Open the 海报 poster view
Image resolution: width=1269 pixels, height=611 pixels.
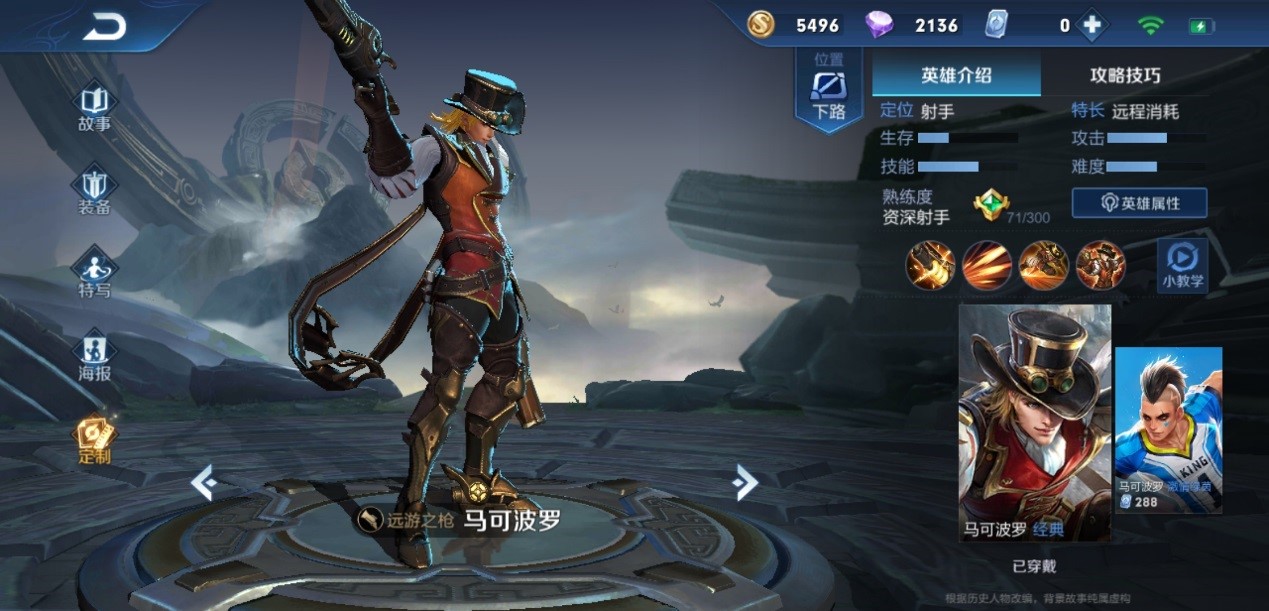click(95, 358)
